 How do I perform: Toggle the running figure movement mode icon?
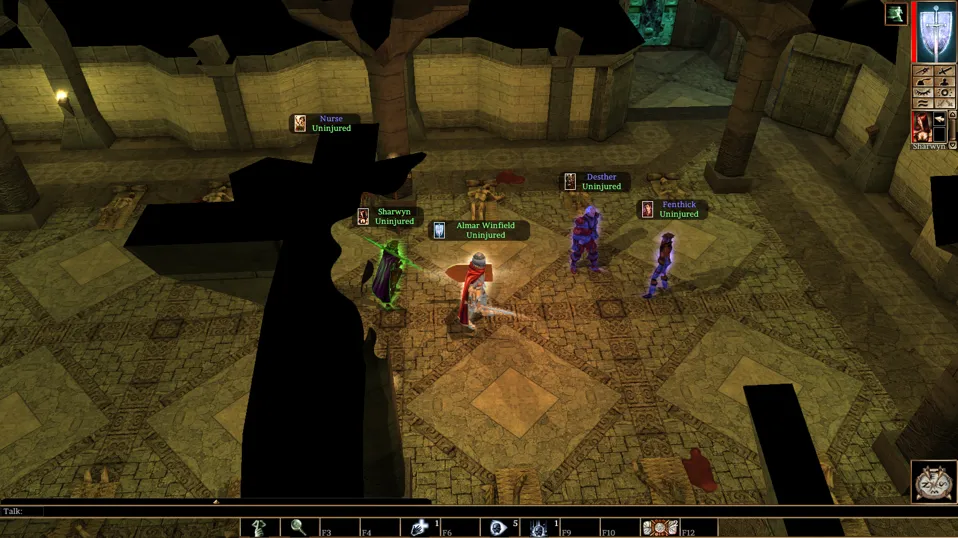[894, 14]
